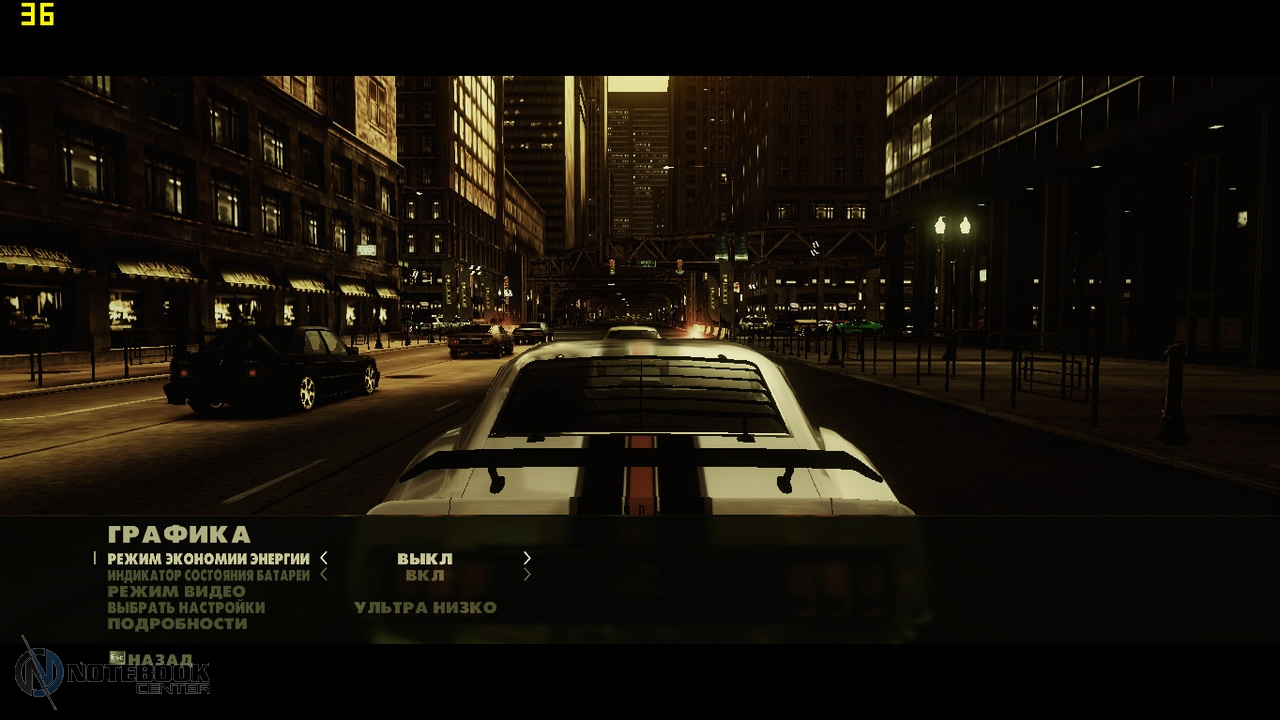Click the right arrow next to ВЫКЛ
1280x720 pixels.
527,559
